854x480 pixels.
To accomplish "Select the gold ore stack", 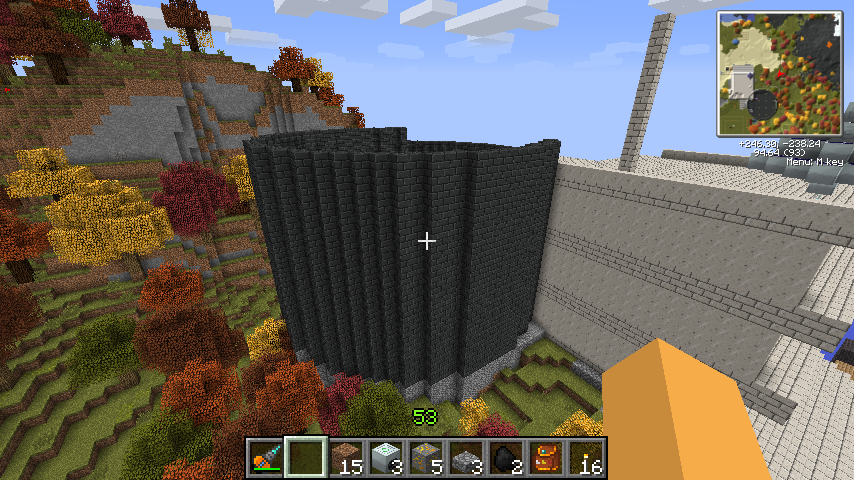I will coord(426,458).
